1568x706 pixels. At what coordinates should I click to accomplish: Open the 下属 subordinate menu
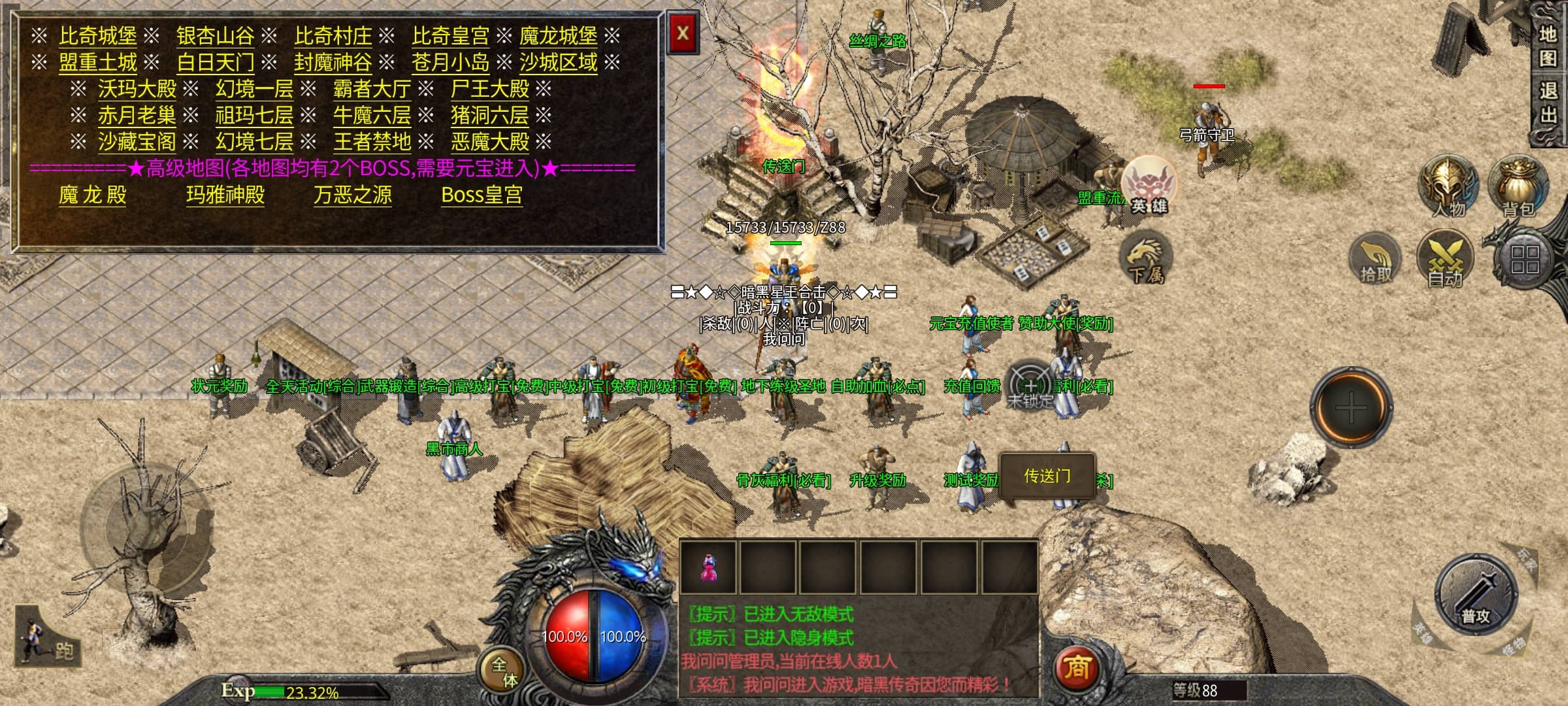1146,258
